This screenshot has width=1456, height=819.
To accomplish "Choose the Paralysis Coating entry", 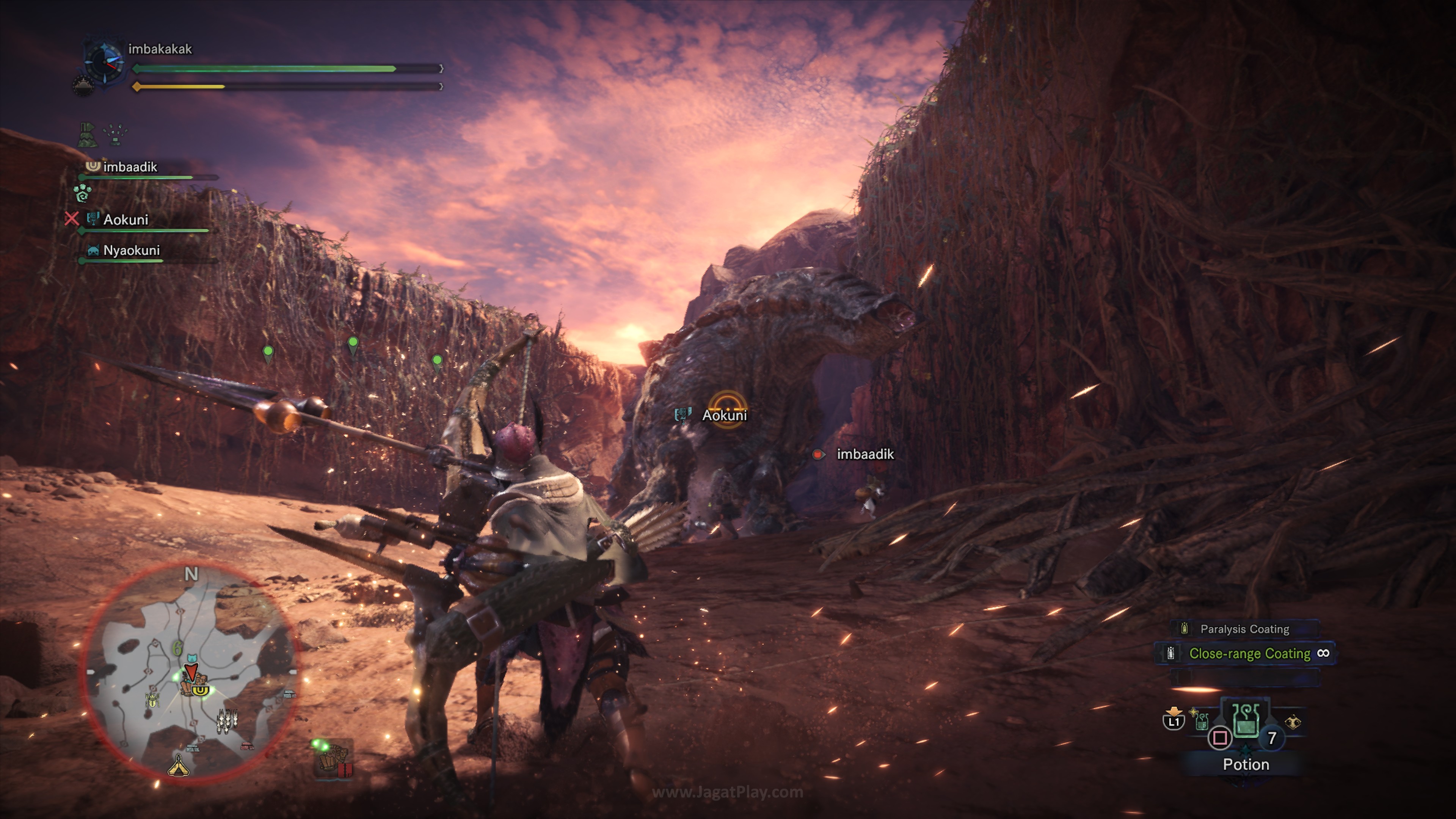I will [1244, 629].
